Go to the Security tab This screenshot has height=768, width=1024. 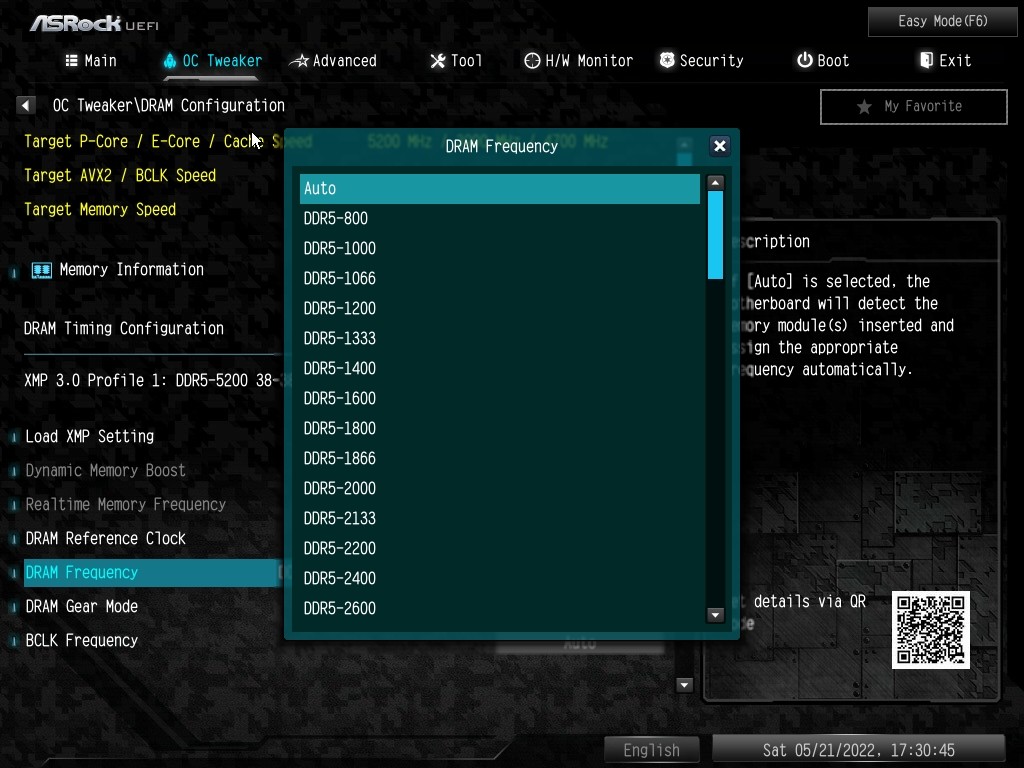tap(701, 61)
